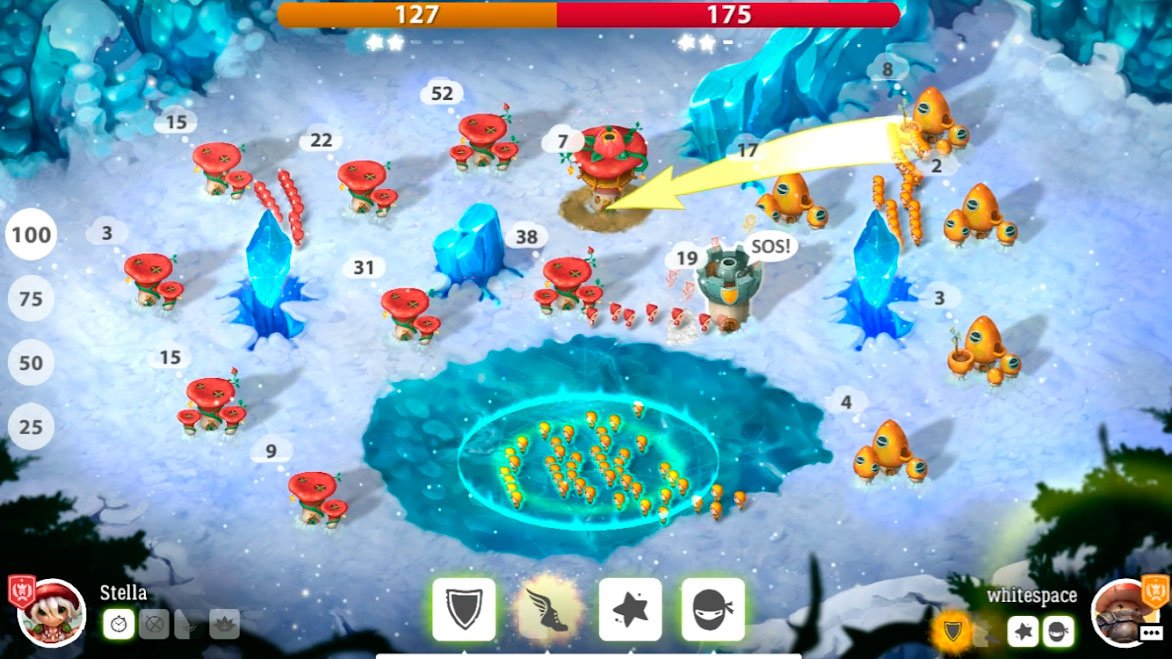Click whitespace's small ninja skill icon
Screen dimensions: 1172x659
click(1058, 631)
